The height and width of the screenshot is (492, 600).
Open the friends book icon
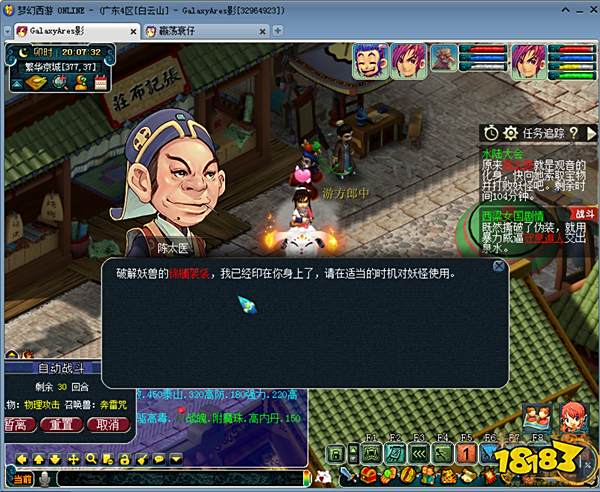point(535,415)
